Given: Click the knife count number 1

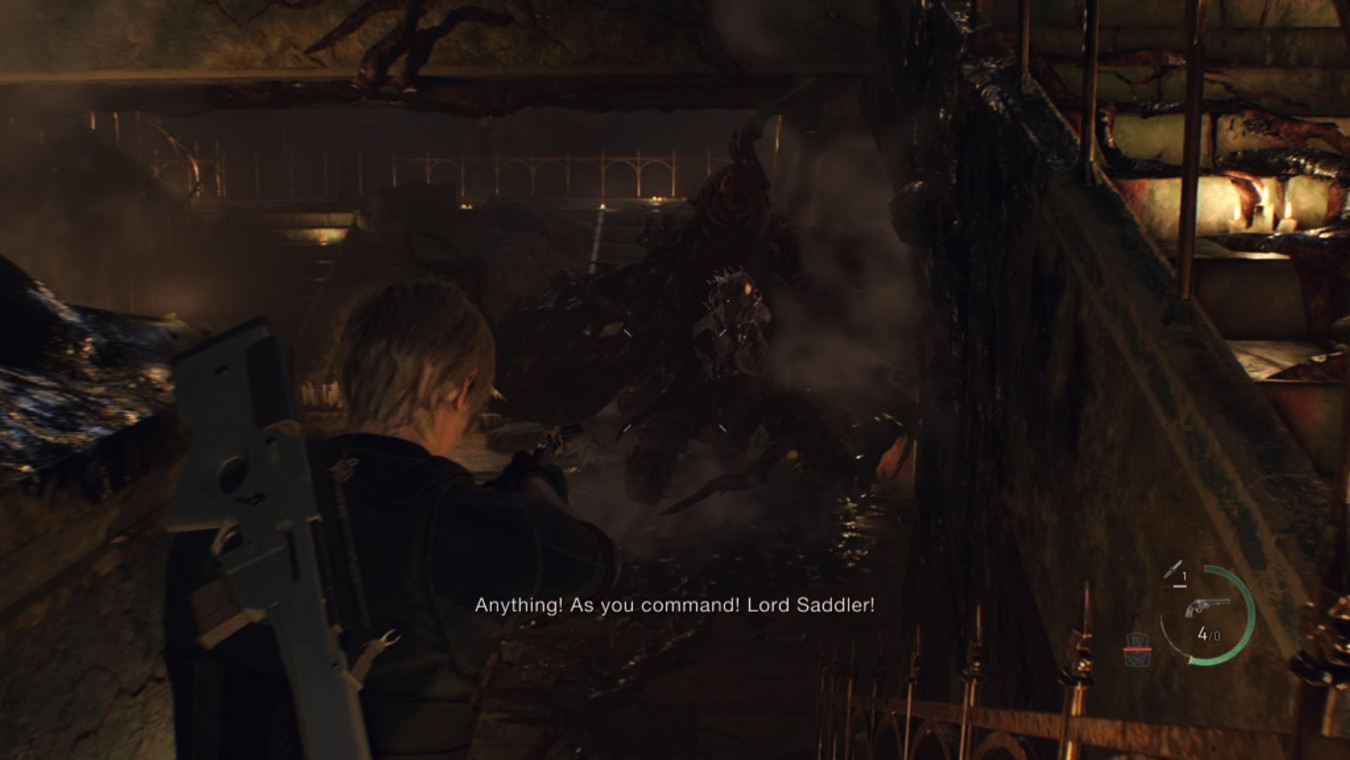Looking at the screenshot, I should click(x=1183, y=575).
